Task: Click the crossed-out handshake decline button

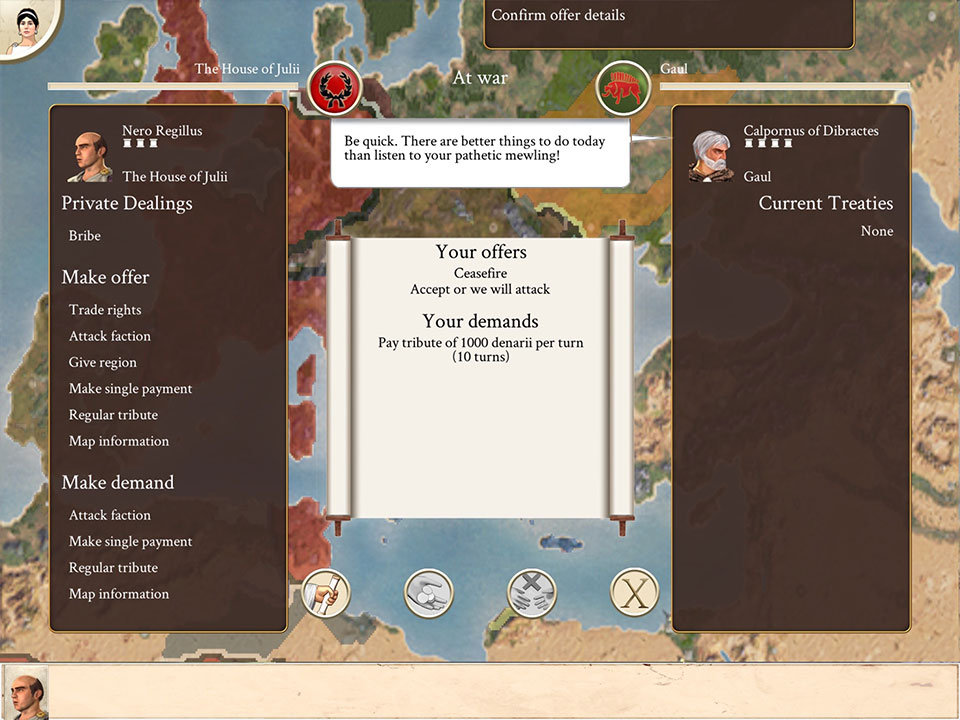Action: (x=532, y=593)
